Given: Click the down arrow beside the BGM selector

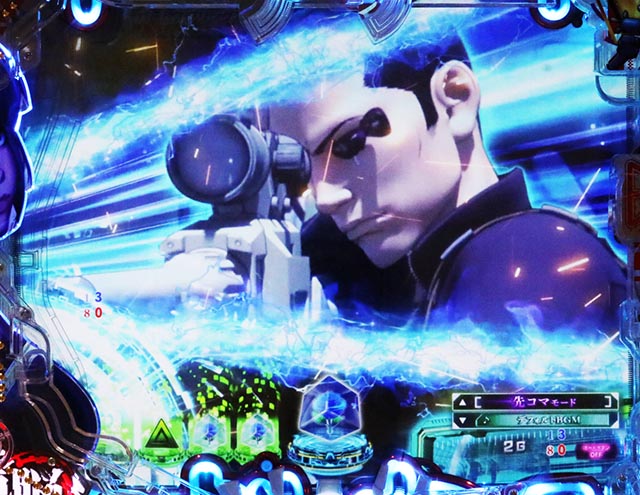Looking at the screenshot, I should pos(461,421).
